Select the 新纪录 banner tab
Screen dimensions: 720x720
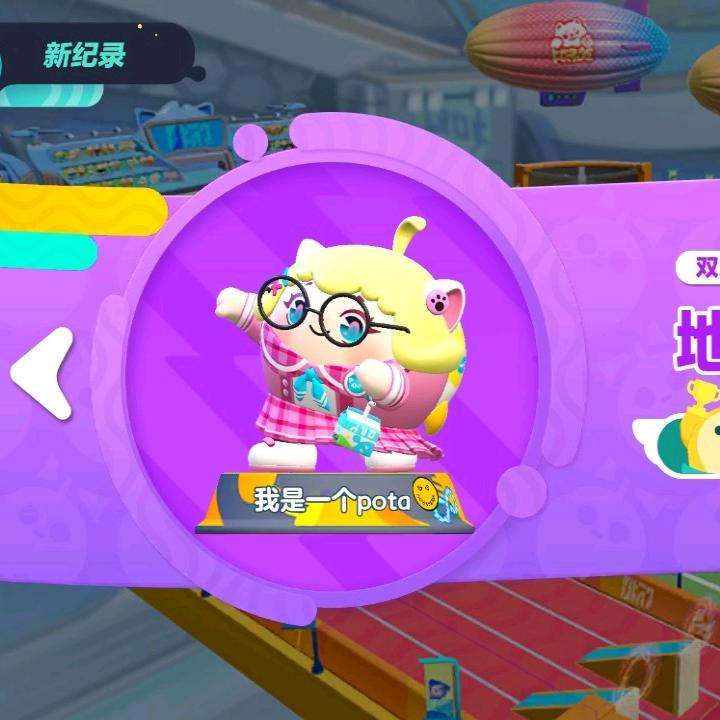click(x=85, y=55)
